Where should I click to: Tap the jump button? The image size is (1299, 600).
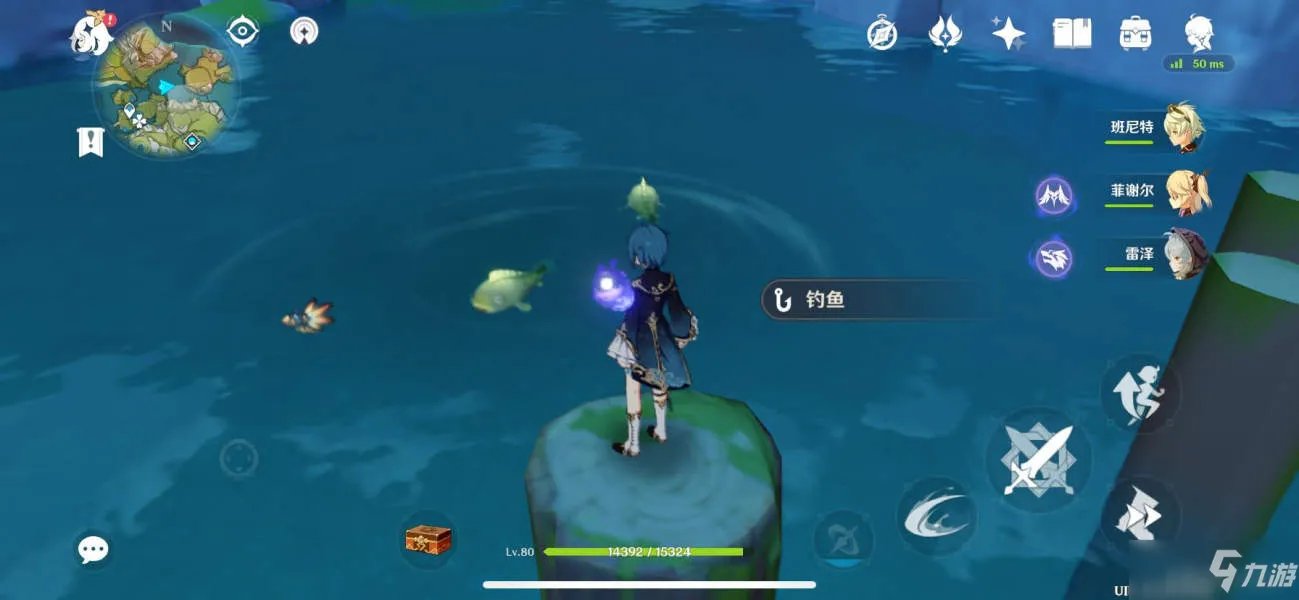(1139, 392)
